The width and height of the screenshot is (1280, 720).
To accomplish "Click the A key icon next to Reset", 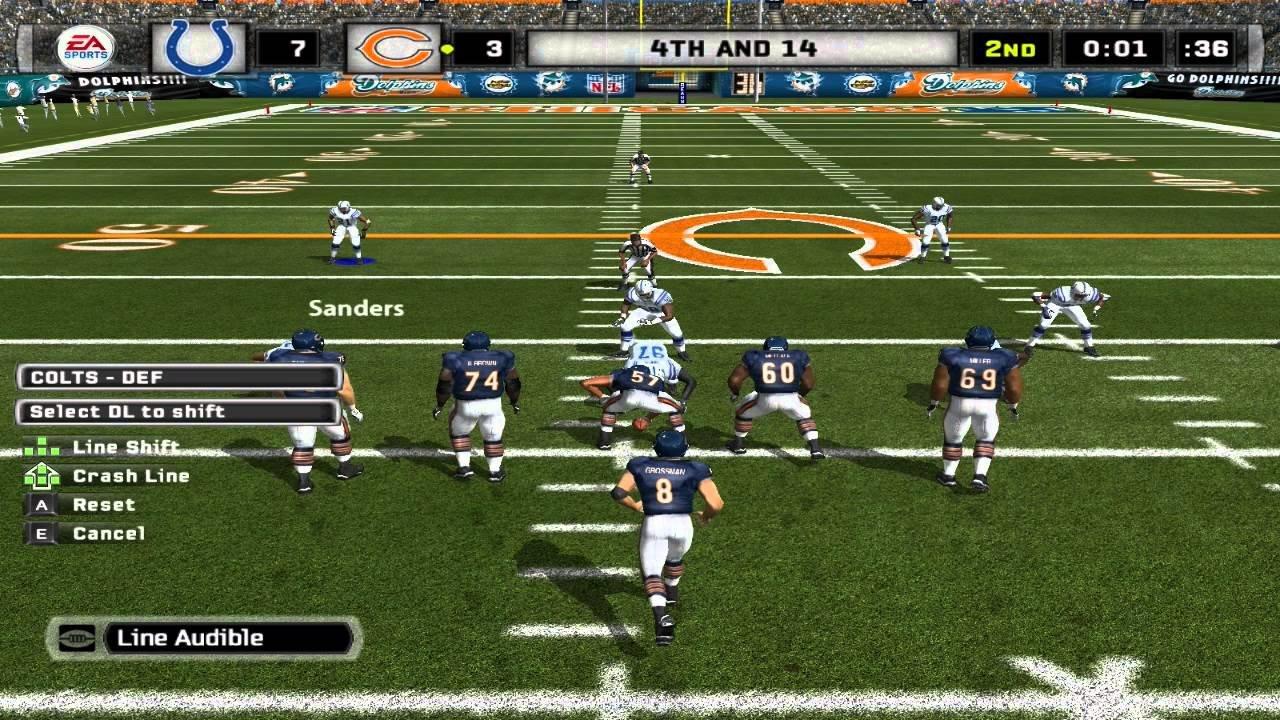I will click(40, 505).
